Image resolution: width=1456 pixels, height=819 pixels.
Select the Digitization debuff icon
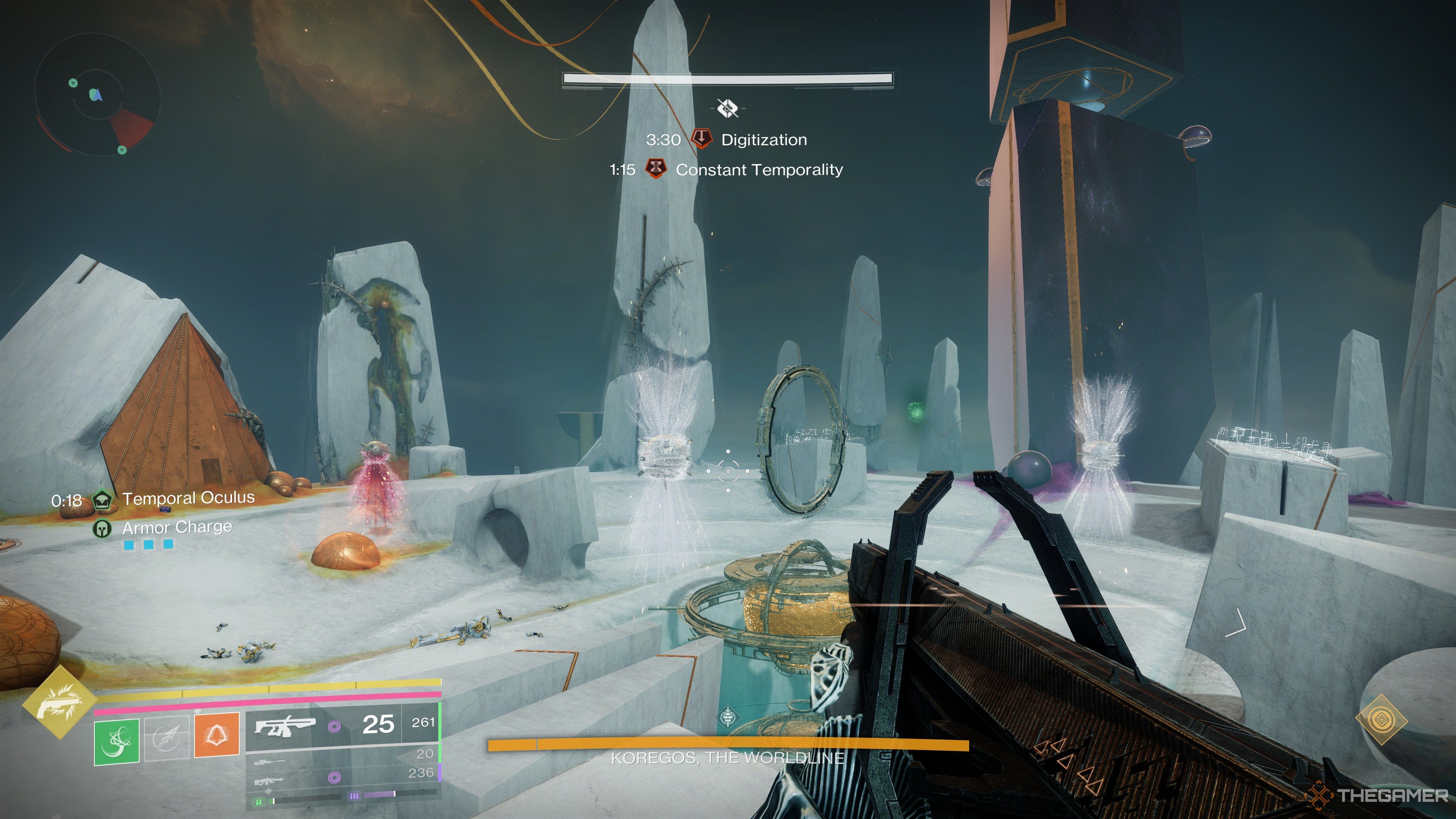(701, 139)
